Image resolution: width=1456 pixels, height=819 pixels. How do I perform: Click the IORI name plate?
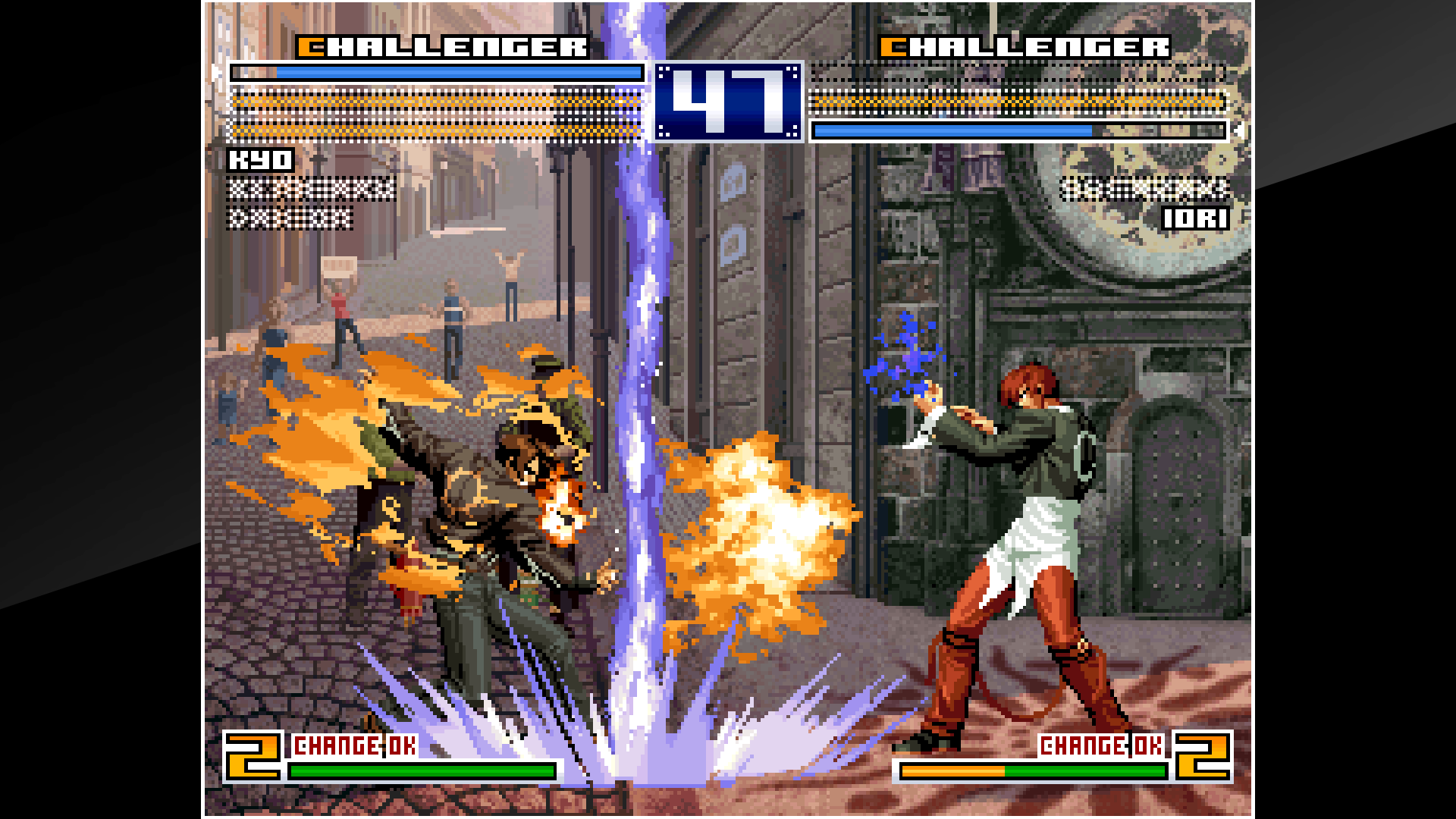[x=1197, y=219]
